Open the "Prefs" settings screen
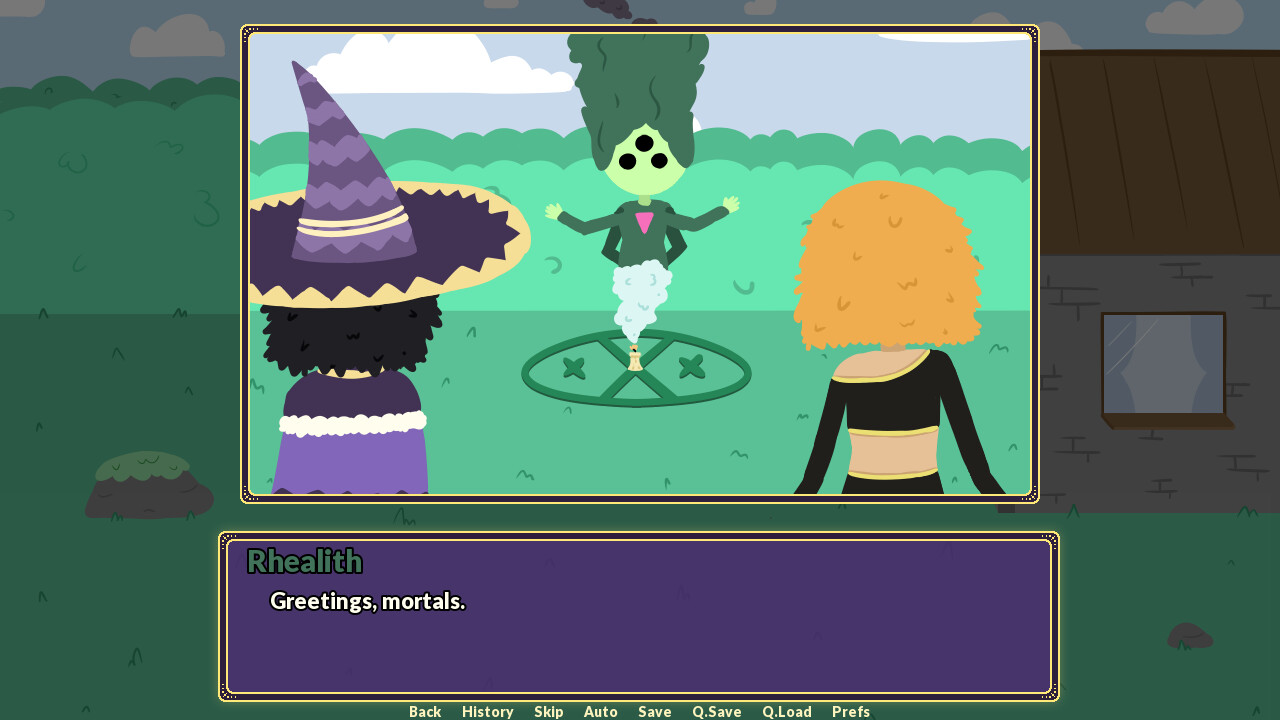1280x720 pixels. (x=850, y=711)
